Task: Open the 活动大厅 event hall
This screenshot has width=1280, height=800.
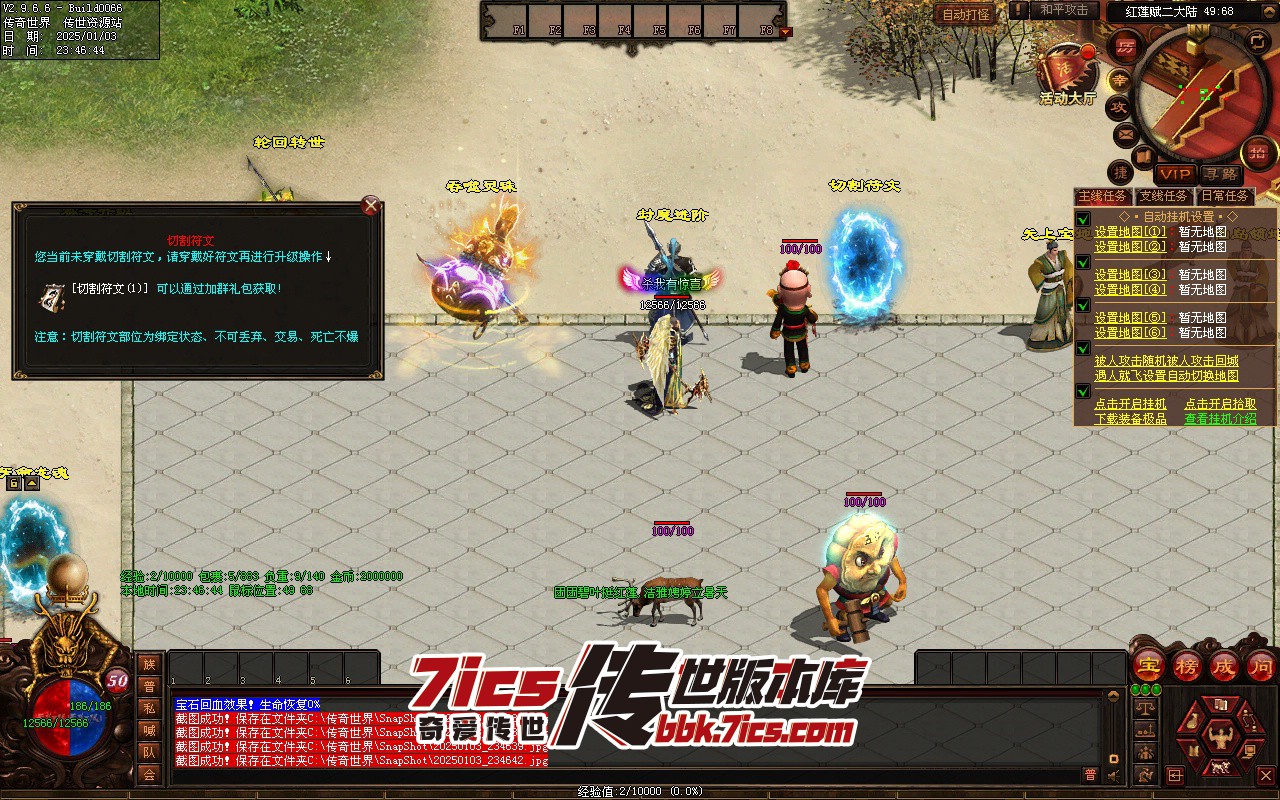Action: tap(1067, 73)
